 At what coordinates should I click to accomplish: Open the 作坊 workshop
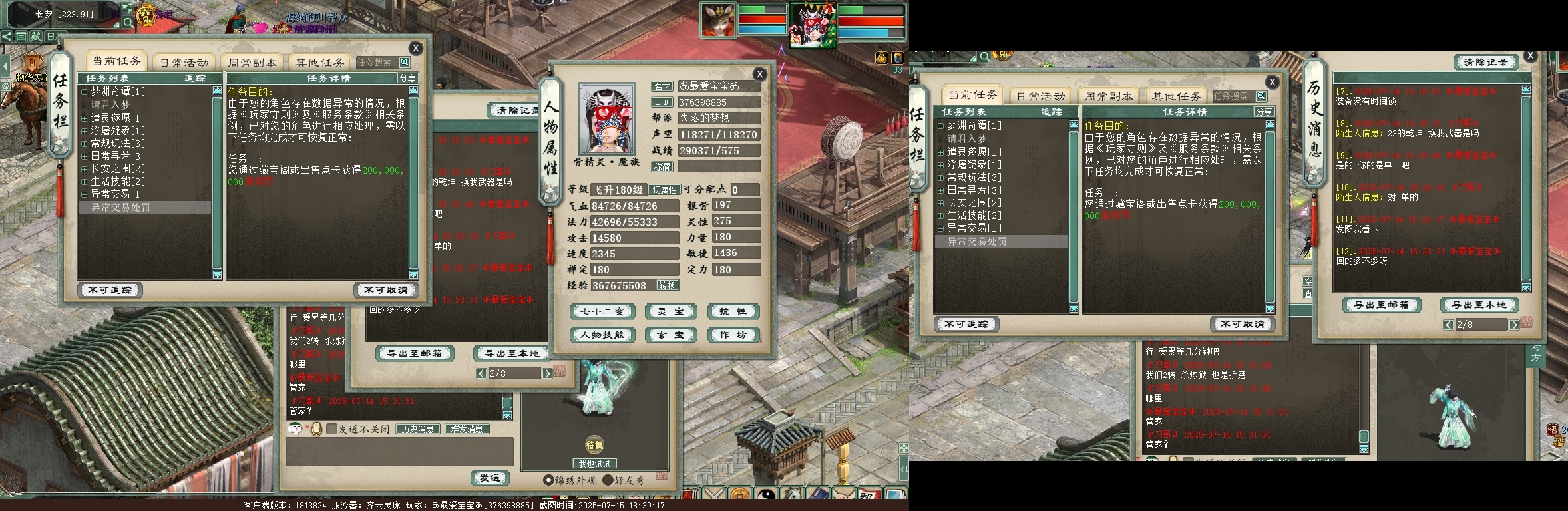coord(732,335)
